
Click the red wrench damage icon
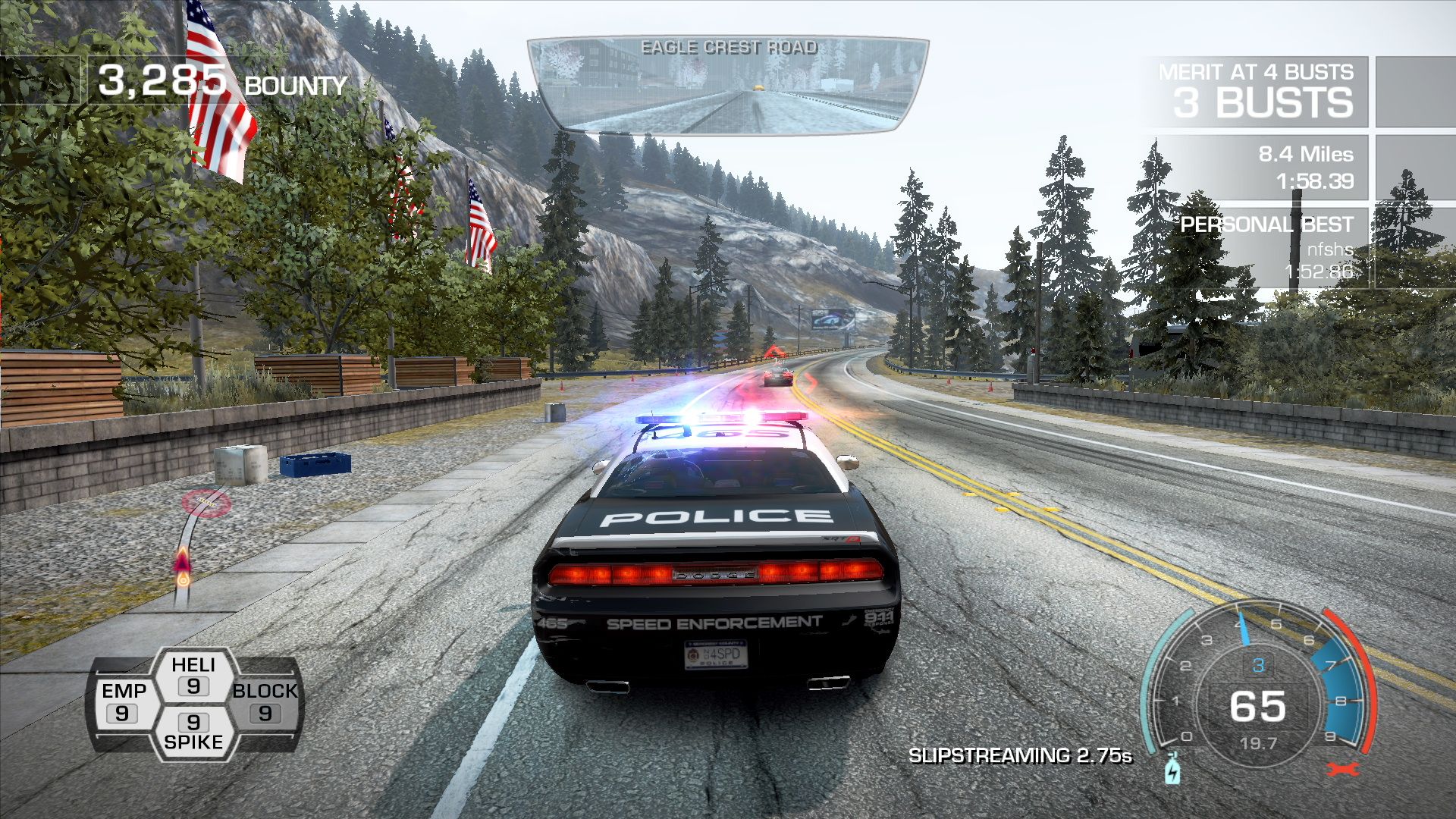[1341, 770]
